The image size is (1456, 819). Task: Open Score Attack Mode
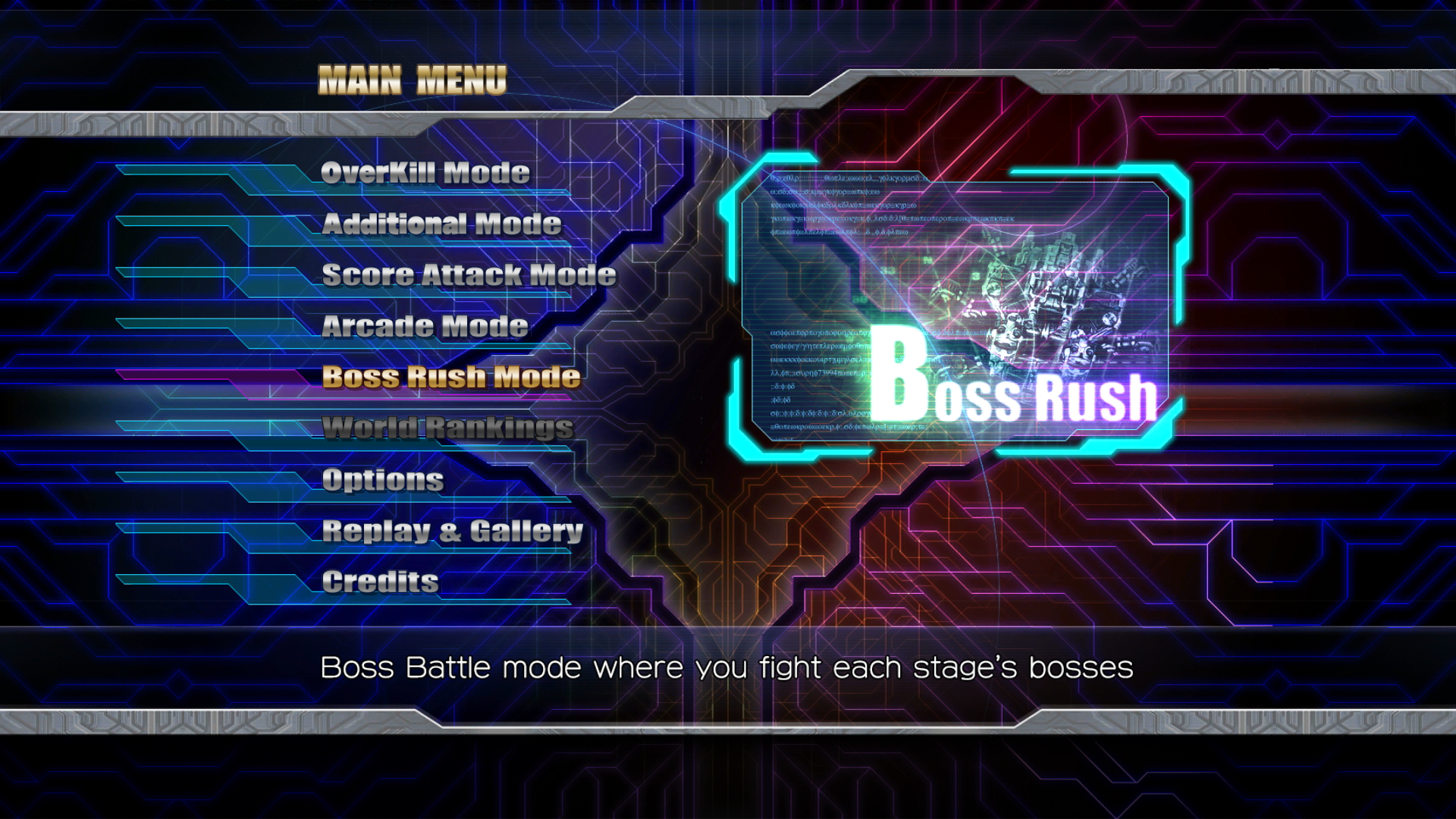(x=469, y=275)
